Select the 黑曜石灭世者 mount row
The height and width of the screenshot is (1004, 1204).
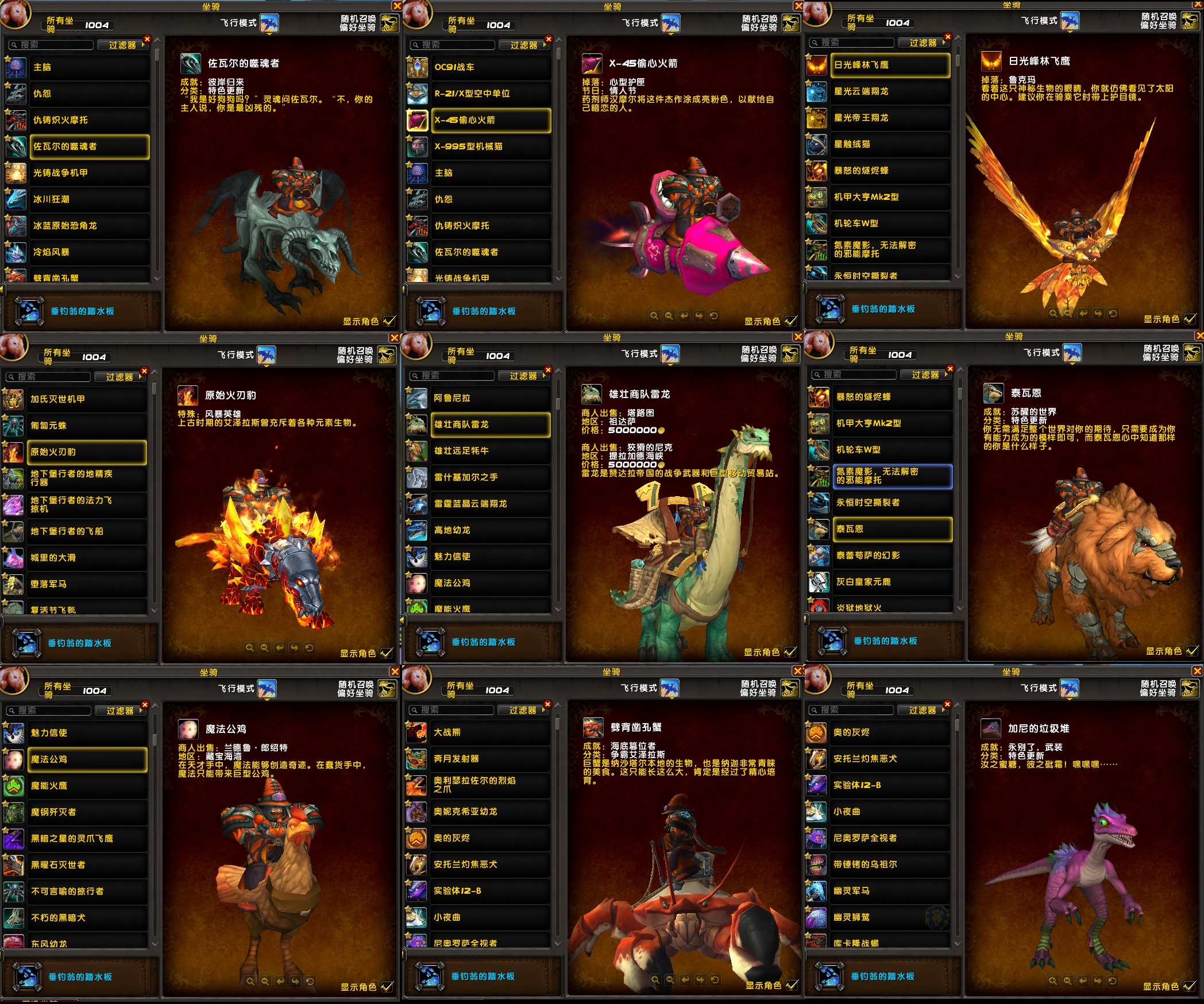tap(87, 865)
